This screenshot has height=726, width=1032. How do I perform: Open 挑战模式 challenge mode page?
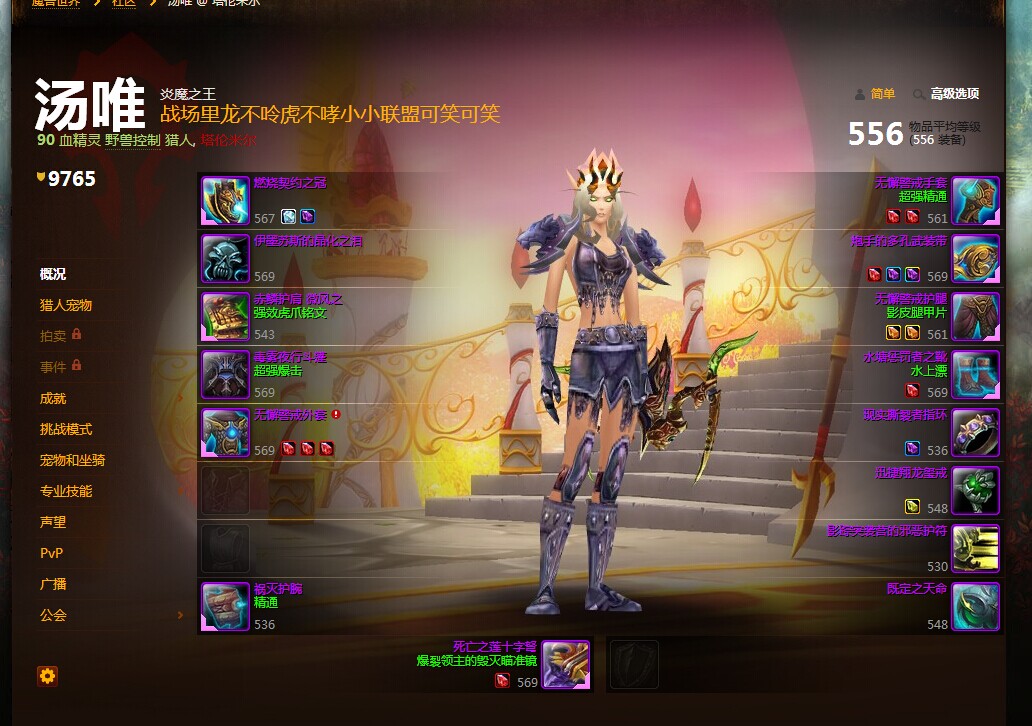point(66,429)
